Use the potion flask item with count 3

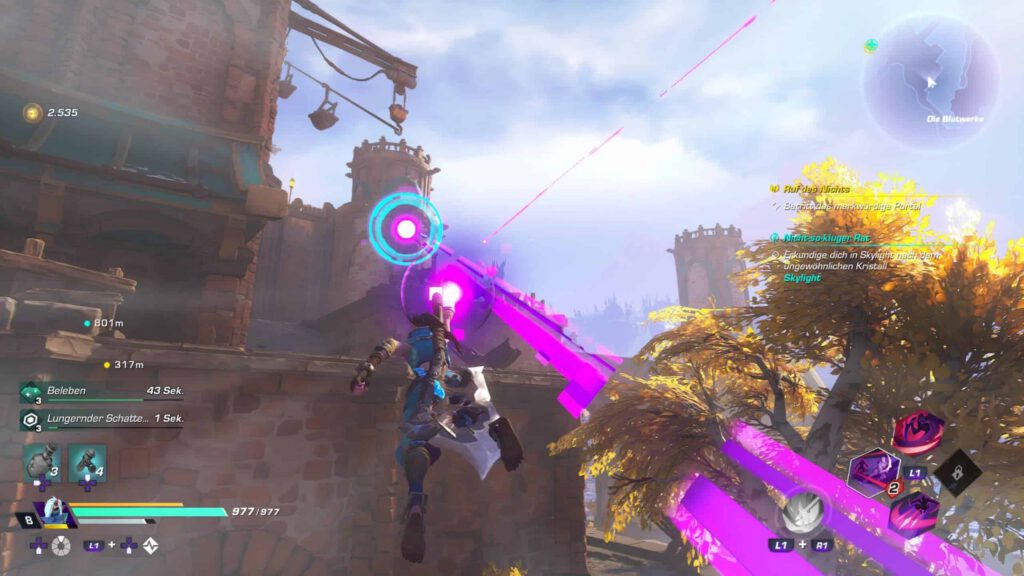pos(39,463)
